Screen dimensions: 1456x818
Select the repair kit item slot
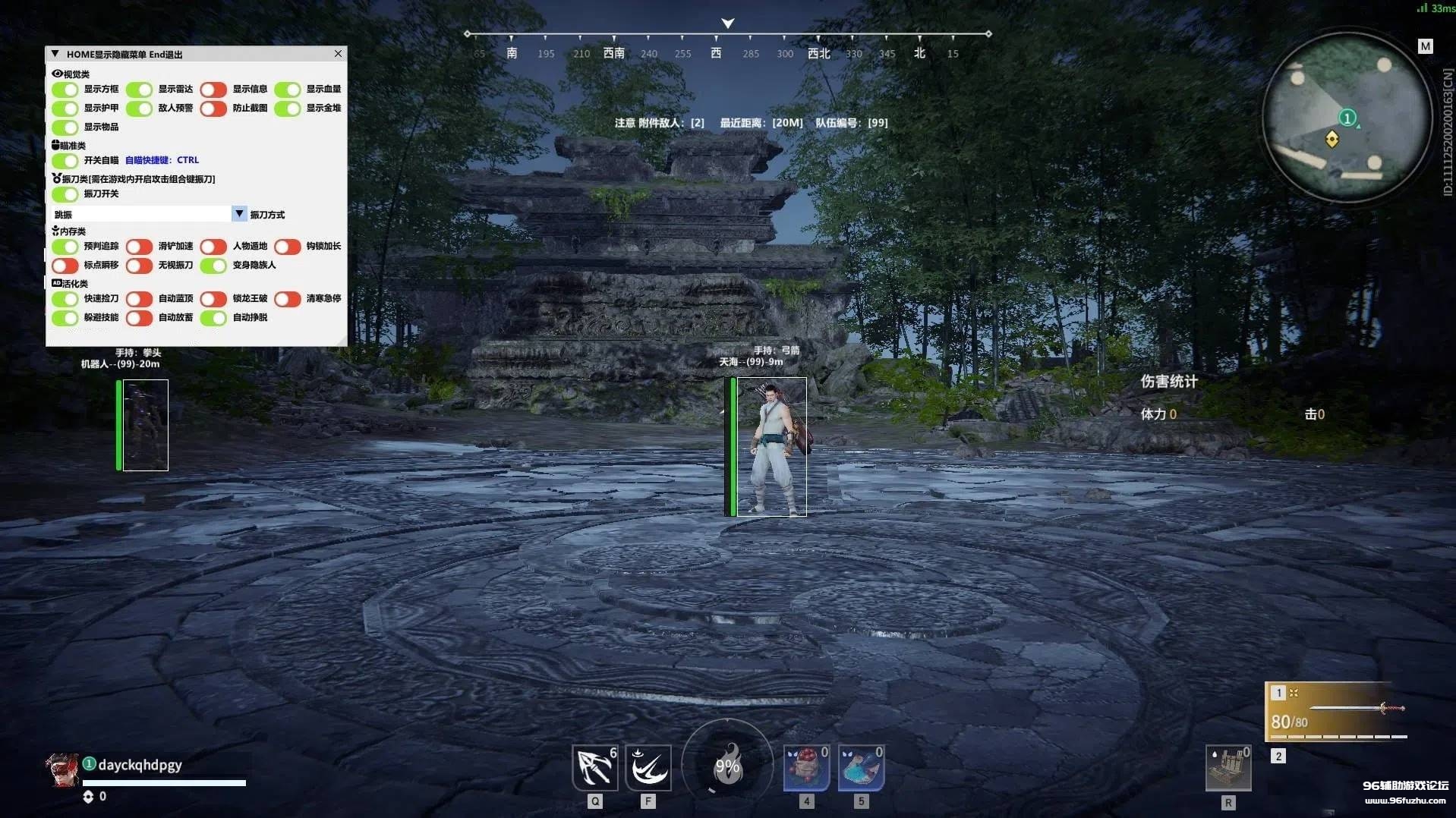[x=1228, y=767]
